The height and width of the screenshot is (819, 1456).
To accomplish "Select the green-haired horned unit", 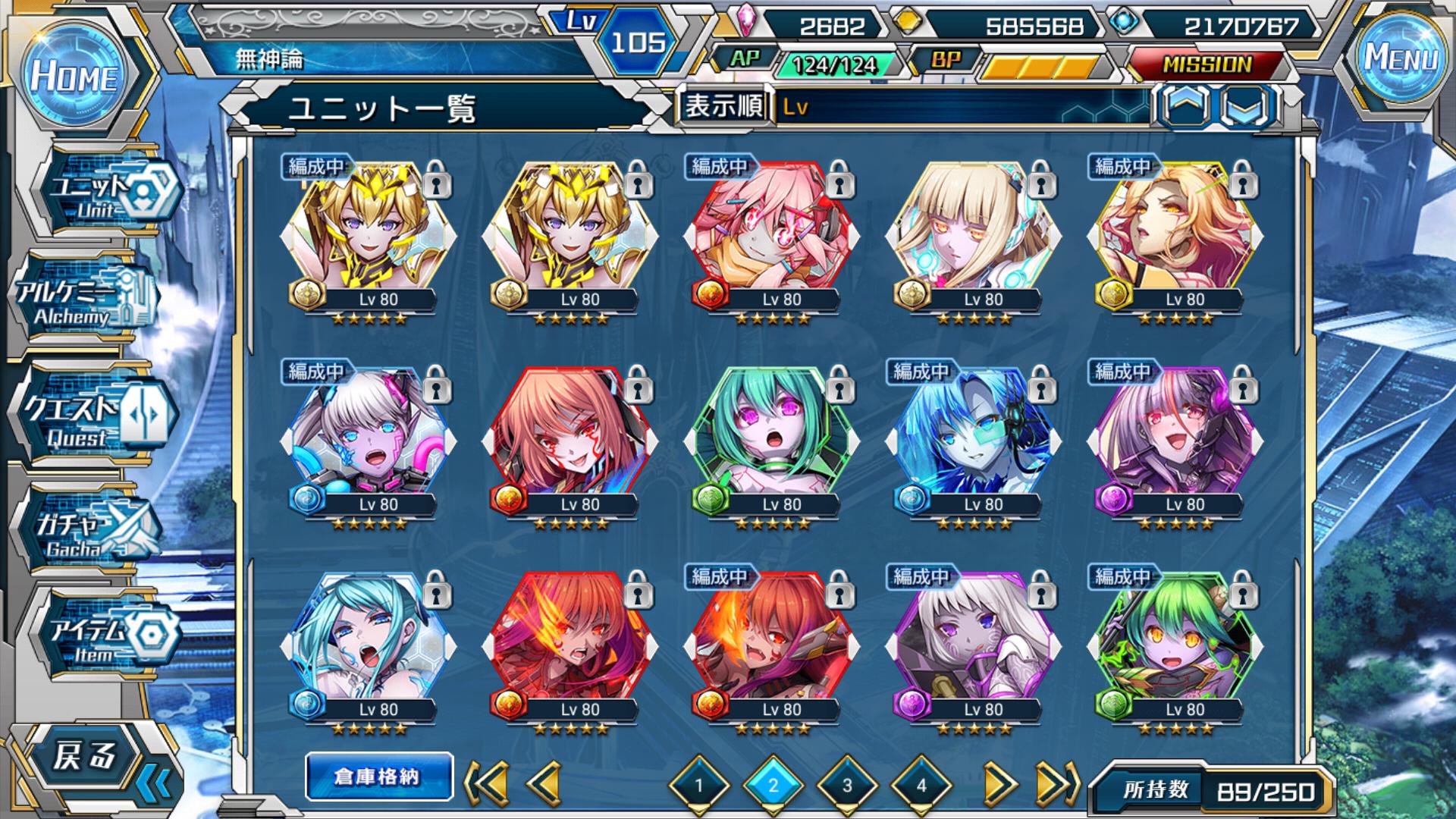I will coord(1175,639).
